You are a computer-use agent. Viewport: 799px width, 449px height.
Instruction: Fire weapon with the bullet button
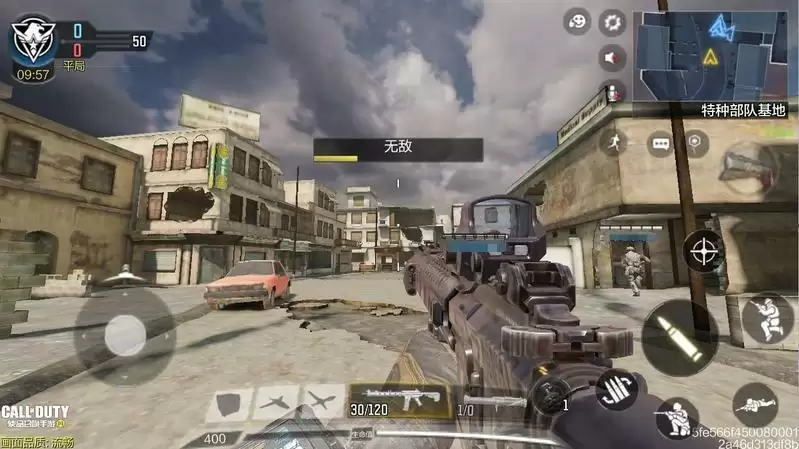[x=678, y=334]
